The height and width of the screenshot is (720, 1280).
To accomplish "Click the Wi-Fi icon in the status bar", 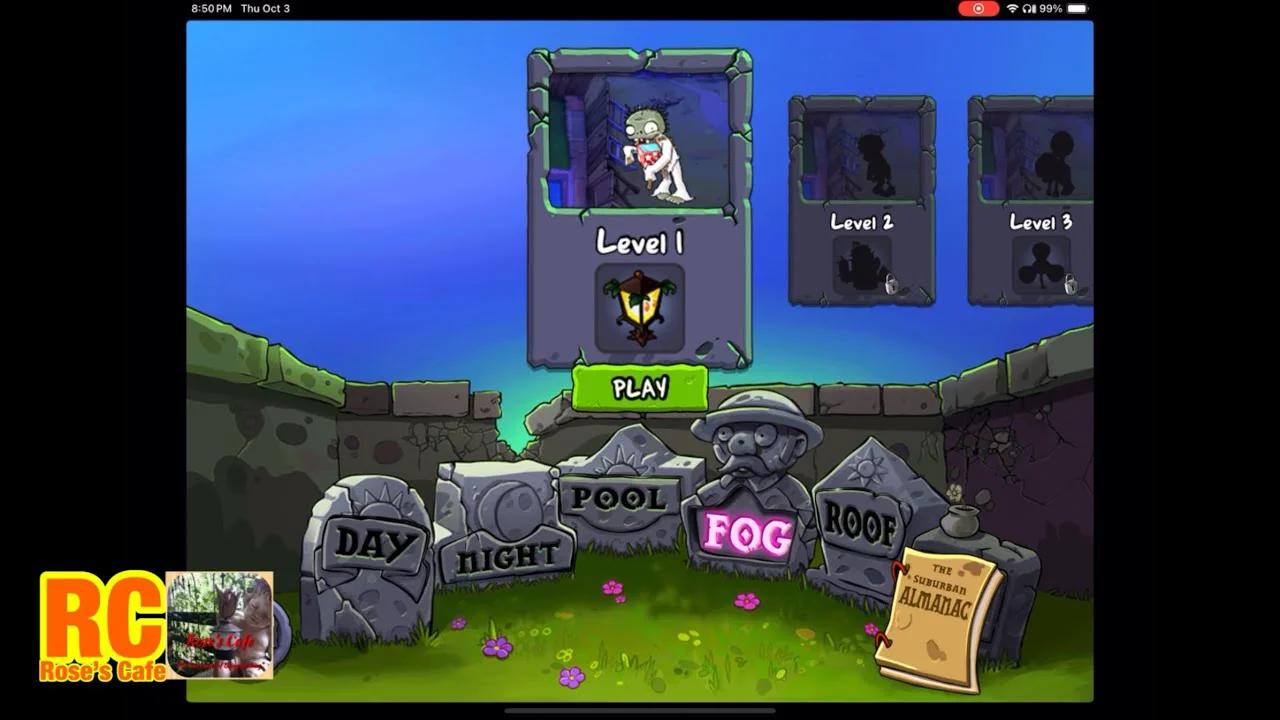I will (1012, 8).
